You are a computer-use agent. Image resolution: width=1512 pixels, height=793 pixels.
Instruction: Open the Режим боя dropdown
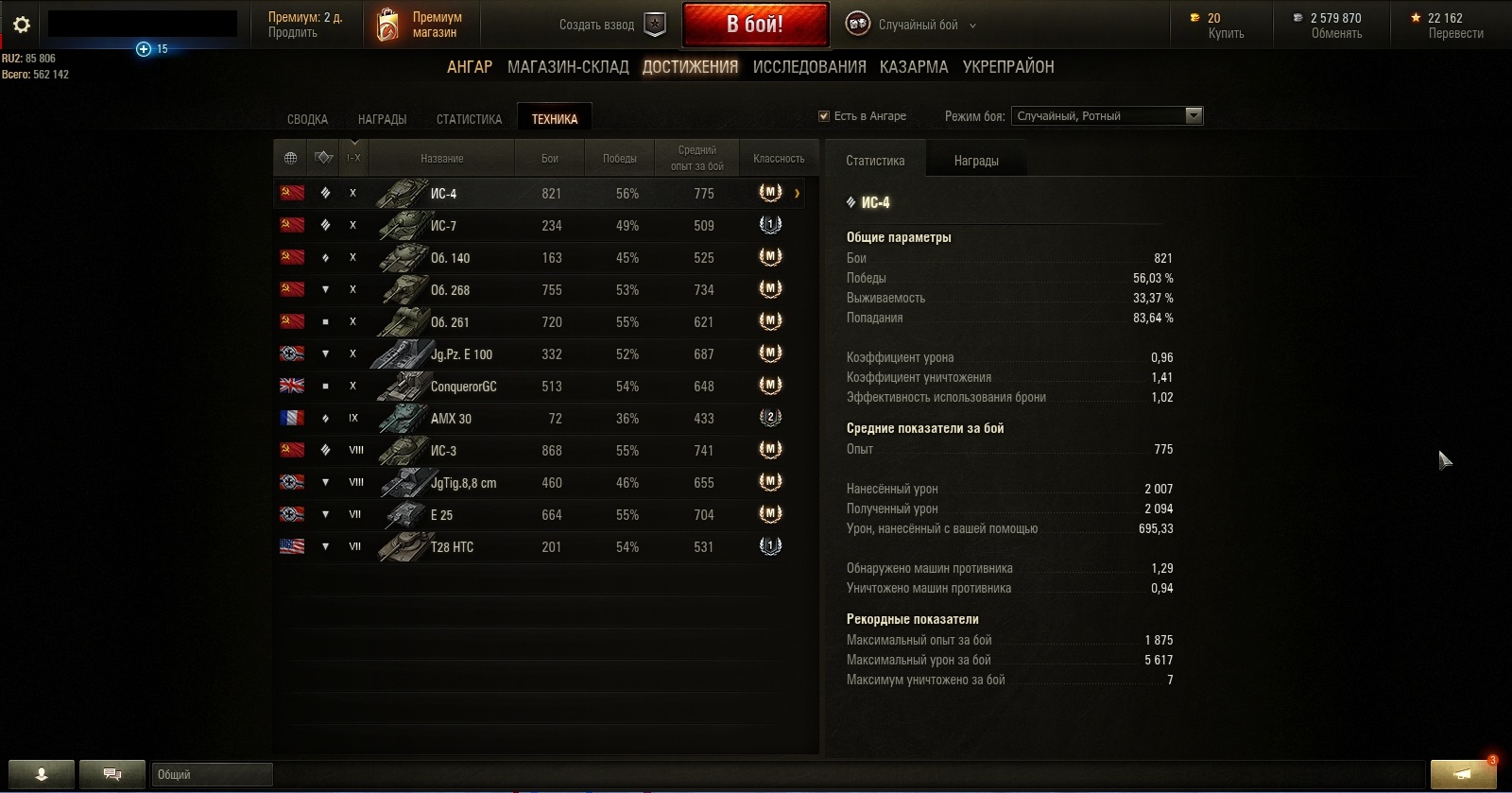click(x=1107, y=116)
